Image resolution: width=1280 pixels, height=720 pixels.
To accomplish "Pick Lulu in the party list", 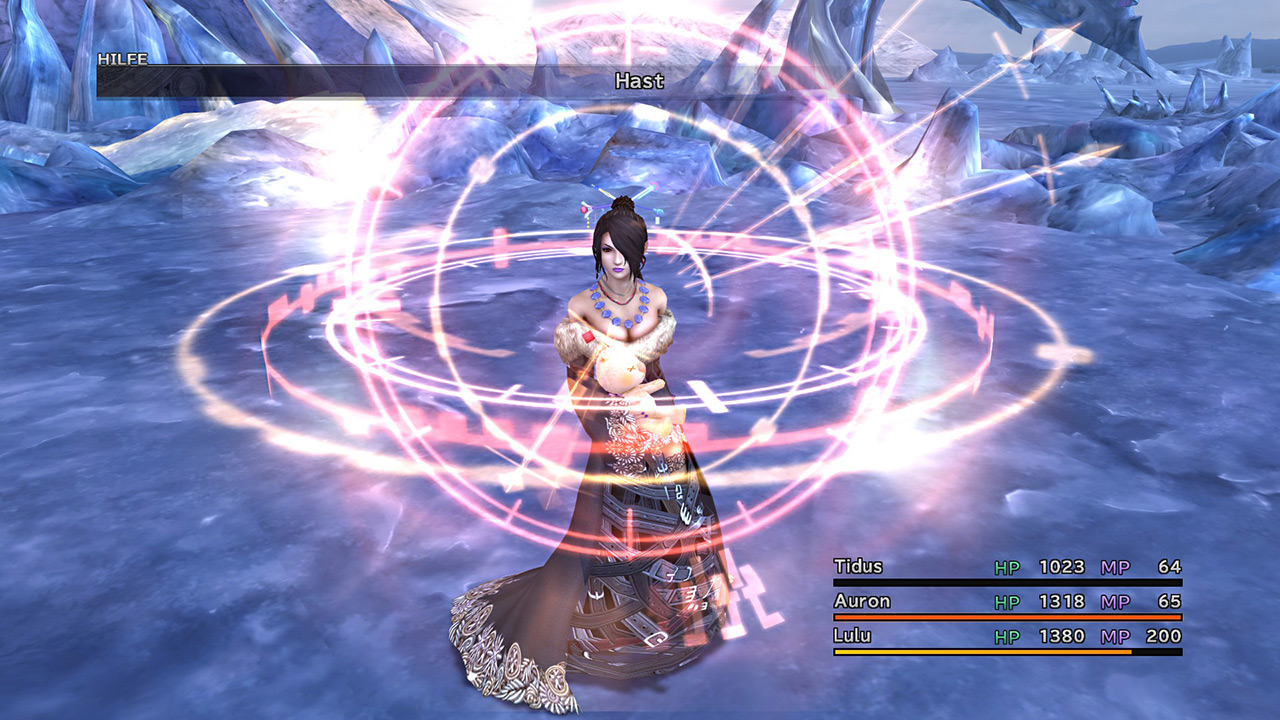I will point(852,637).
